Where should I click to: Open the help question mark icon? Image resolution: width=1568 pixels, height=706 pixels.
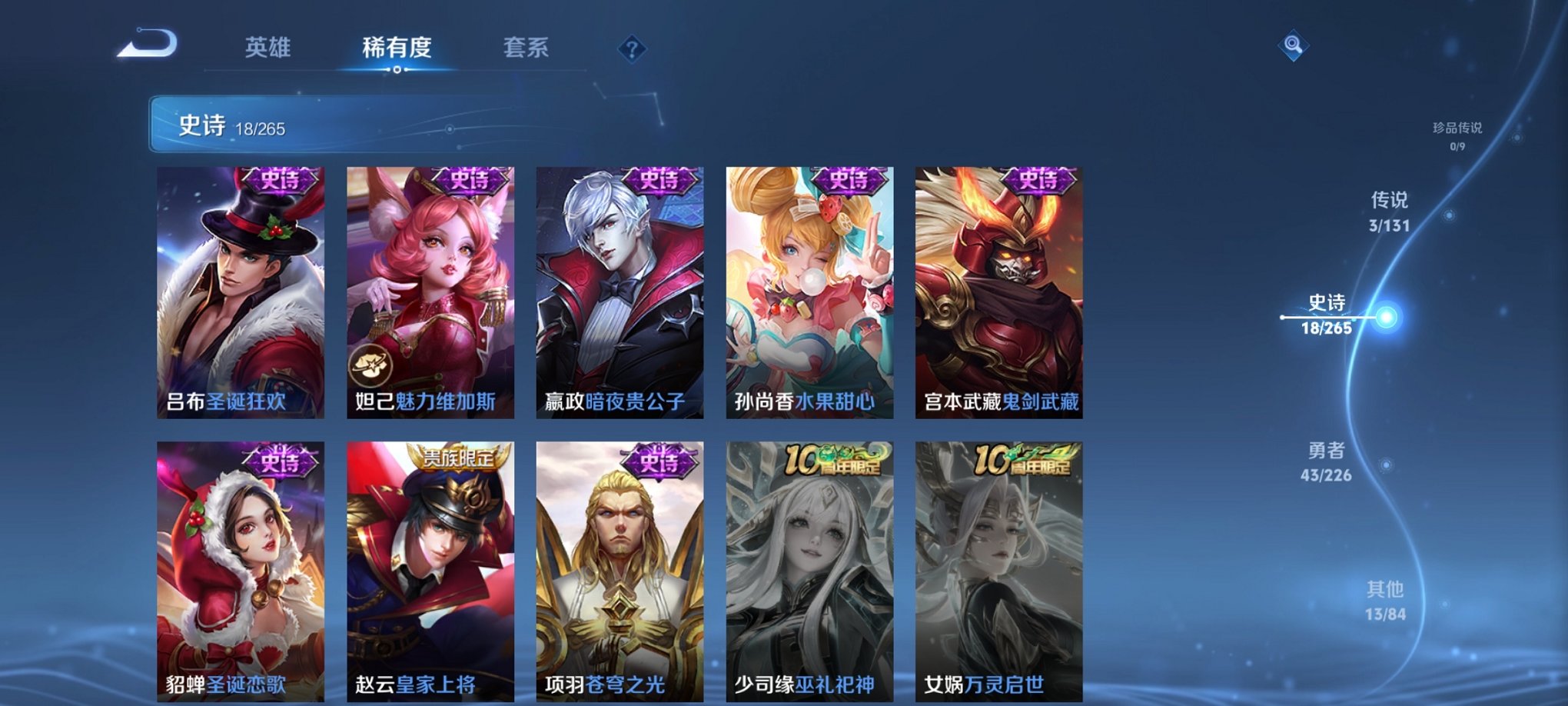coord(632,50)
